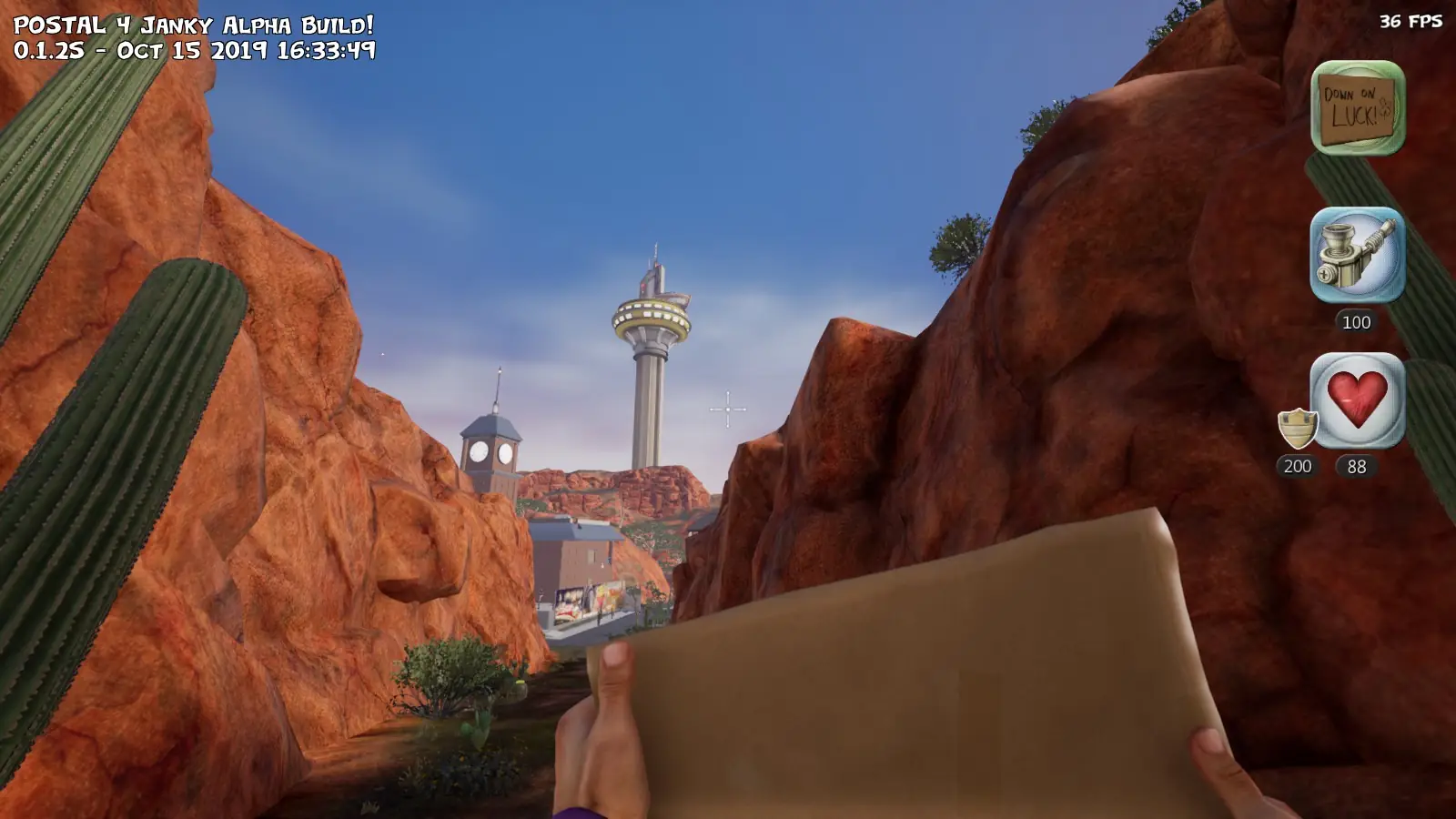Select the Down on Luck cardboard sign icon
This screenshot has height=819, width=1456.
pyautogui.click(x=1358, y=107)
